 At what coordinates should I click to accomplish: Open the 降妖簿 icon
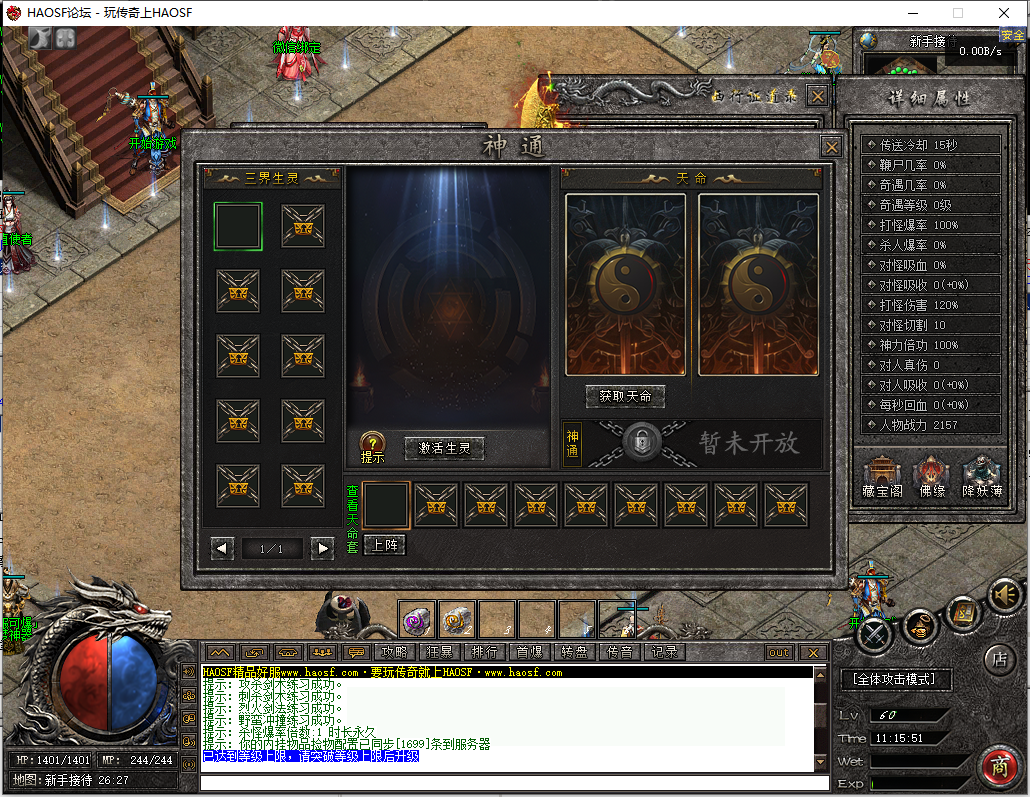pyautogui.click(x=982, y=476)
